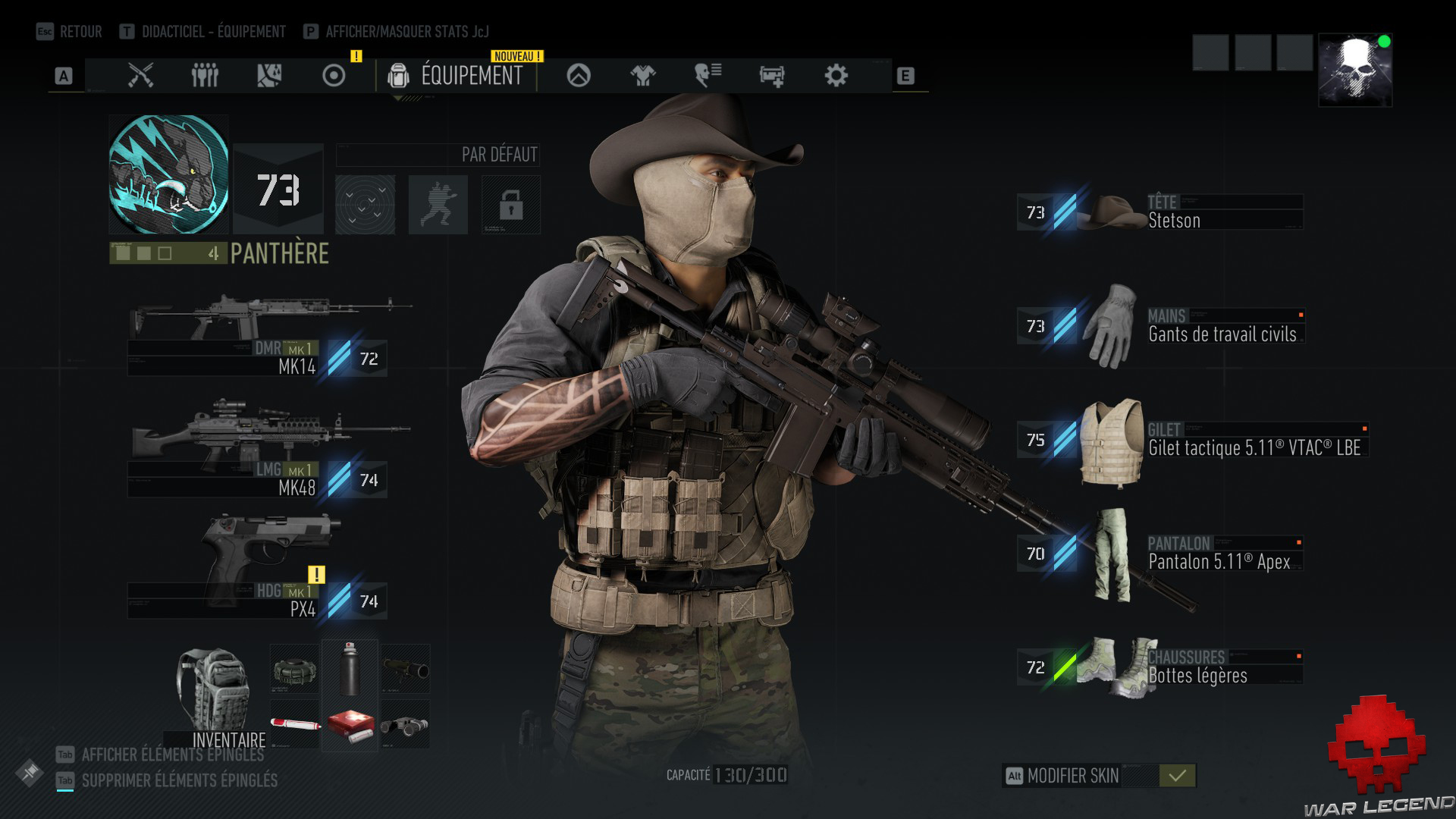Click the padlock perk slot
This screenshot has width=1456, height=819.
click(x=511, y=205)
